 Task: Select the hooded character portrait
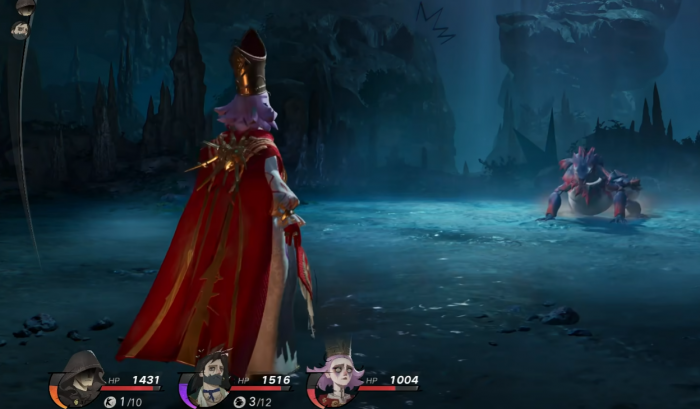coord(77,379)
